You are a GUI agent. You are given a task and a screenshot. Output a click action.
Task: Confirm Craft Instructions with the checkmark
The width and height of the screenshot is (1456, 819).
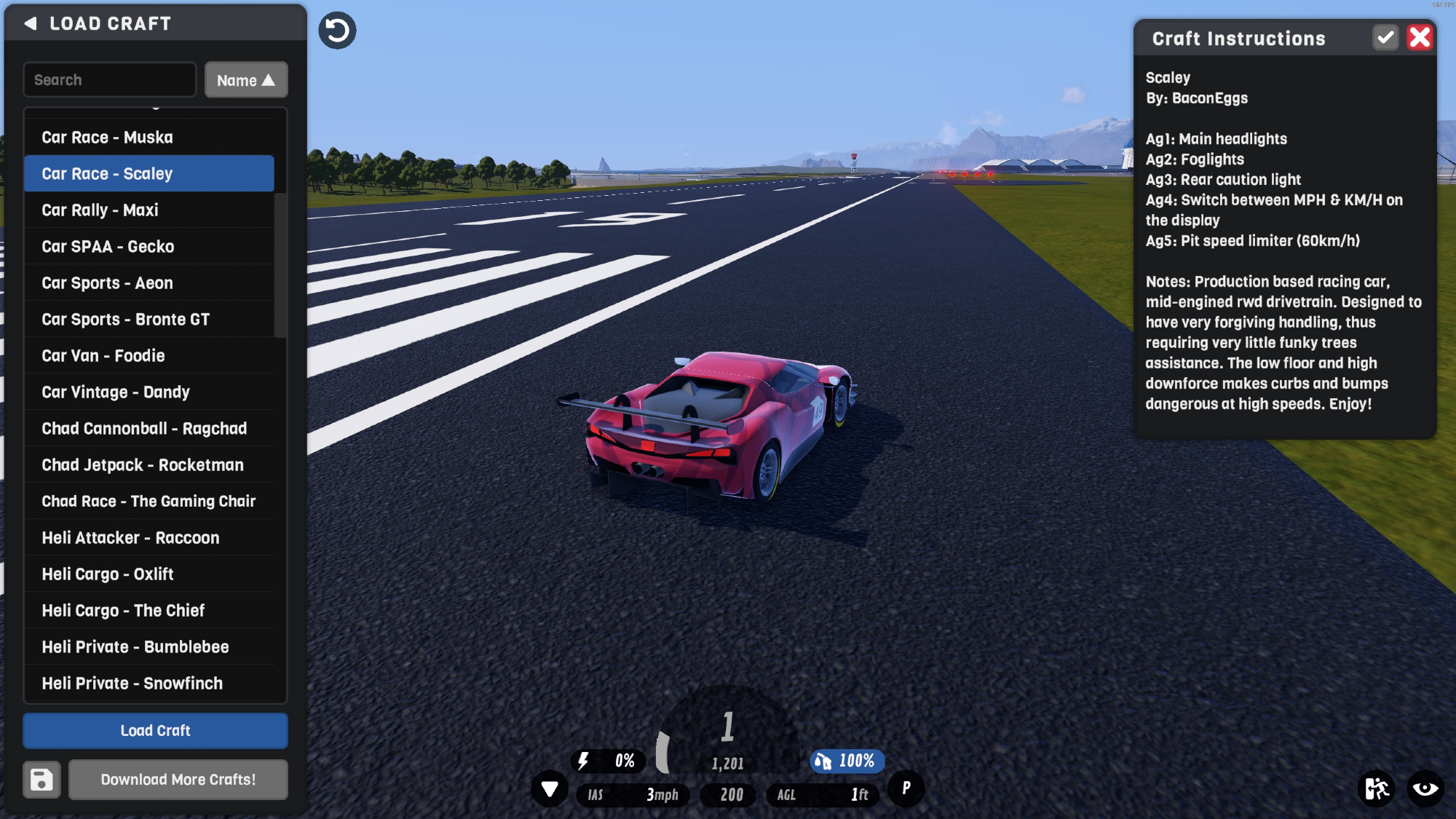1385,38
